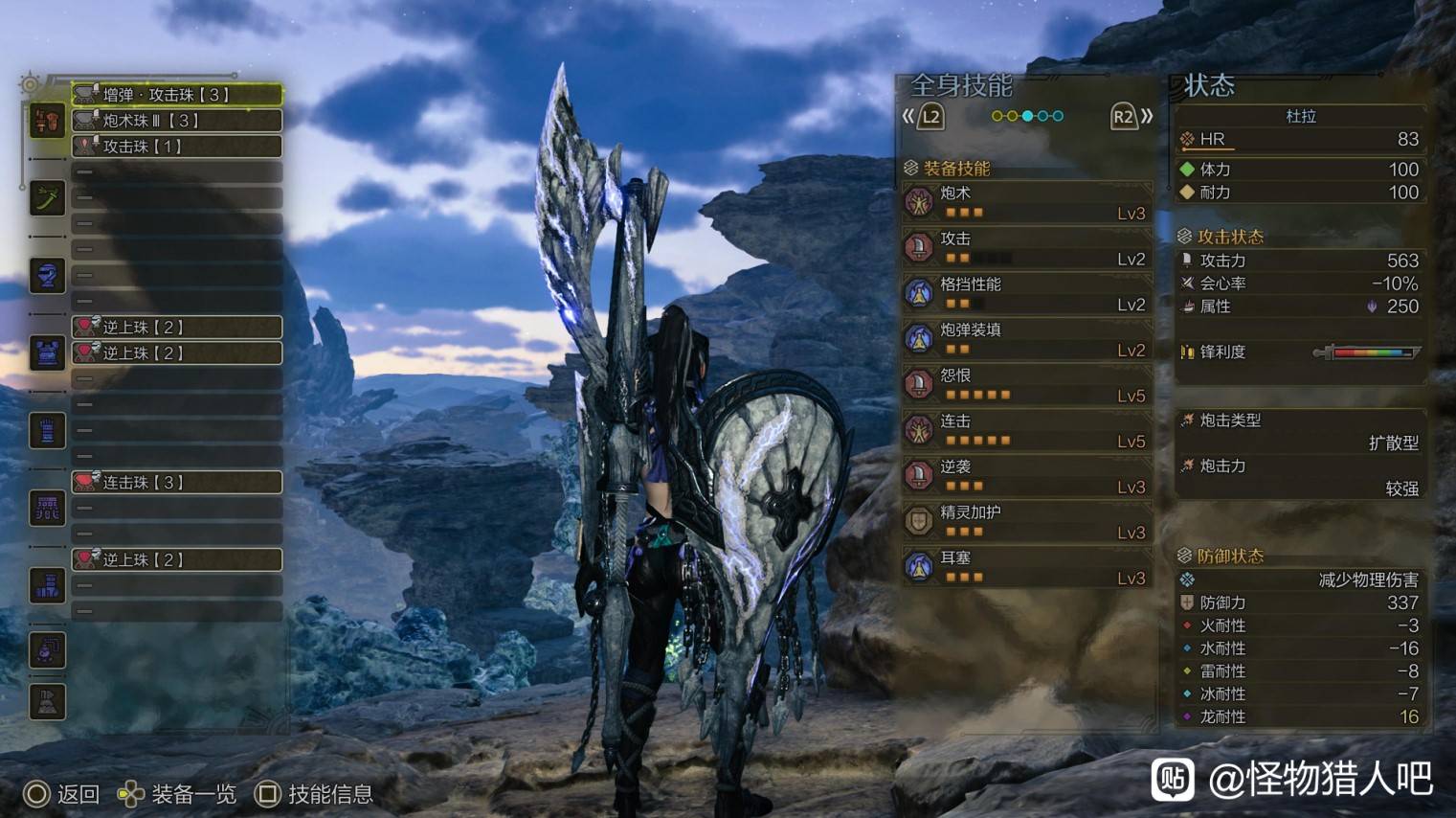The width and height of the screenshot is (1456, 818).
Task: Select the 攻击珠【1】 decoration slot
Action: (x=177, y=146)
